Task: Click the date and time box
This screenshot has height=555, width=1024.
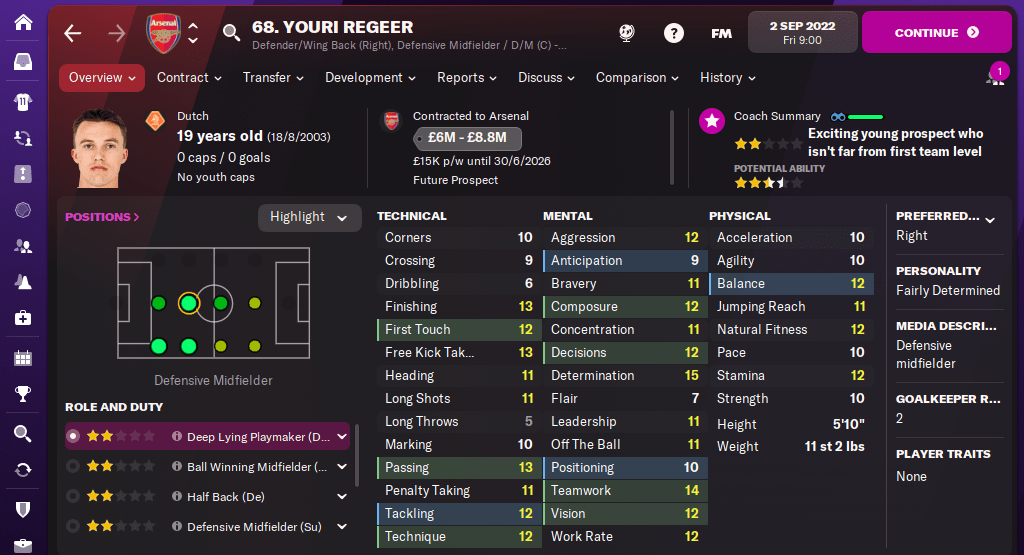Action: [x=803, y=32]
